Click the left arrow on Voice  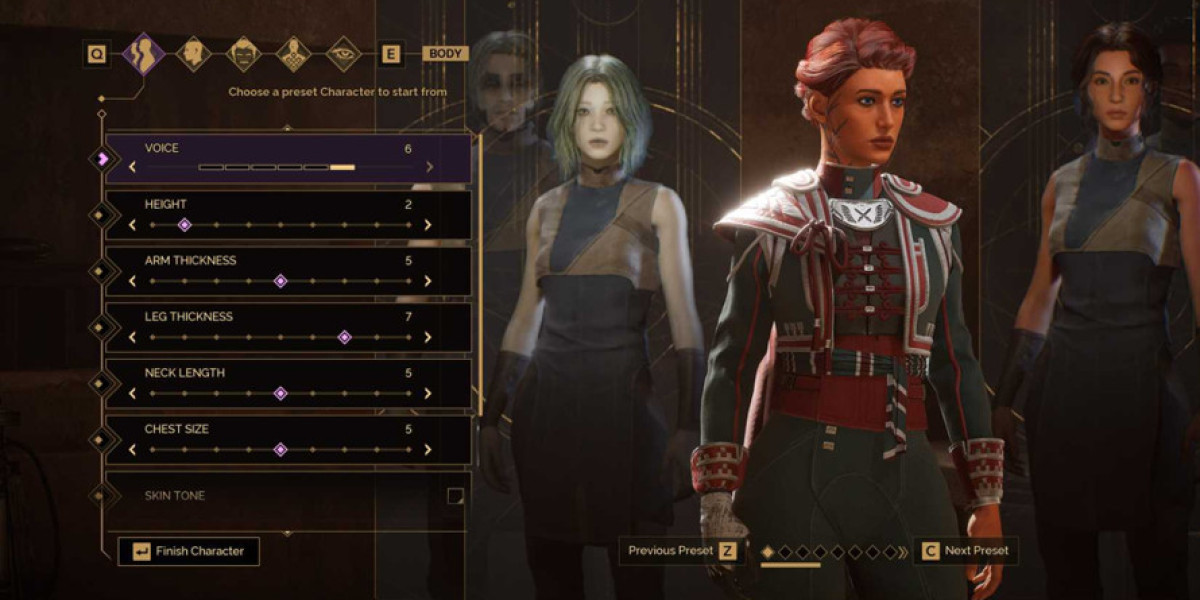(132, 167)
